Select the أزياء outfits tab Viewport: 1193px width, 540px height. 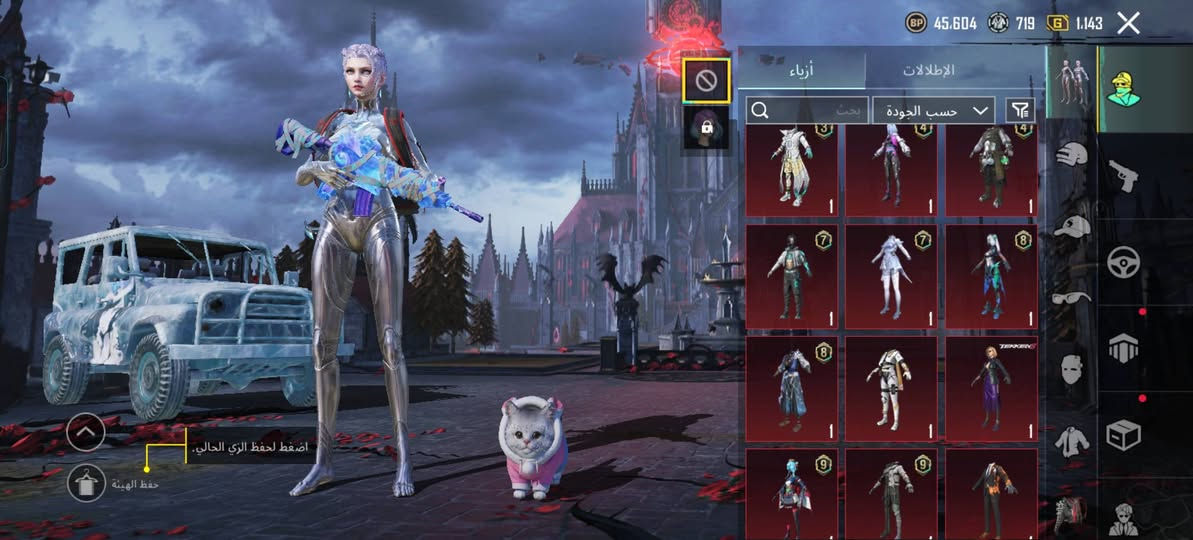click(x=802, y=70)
